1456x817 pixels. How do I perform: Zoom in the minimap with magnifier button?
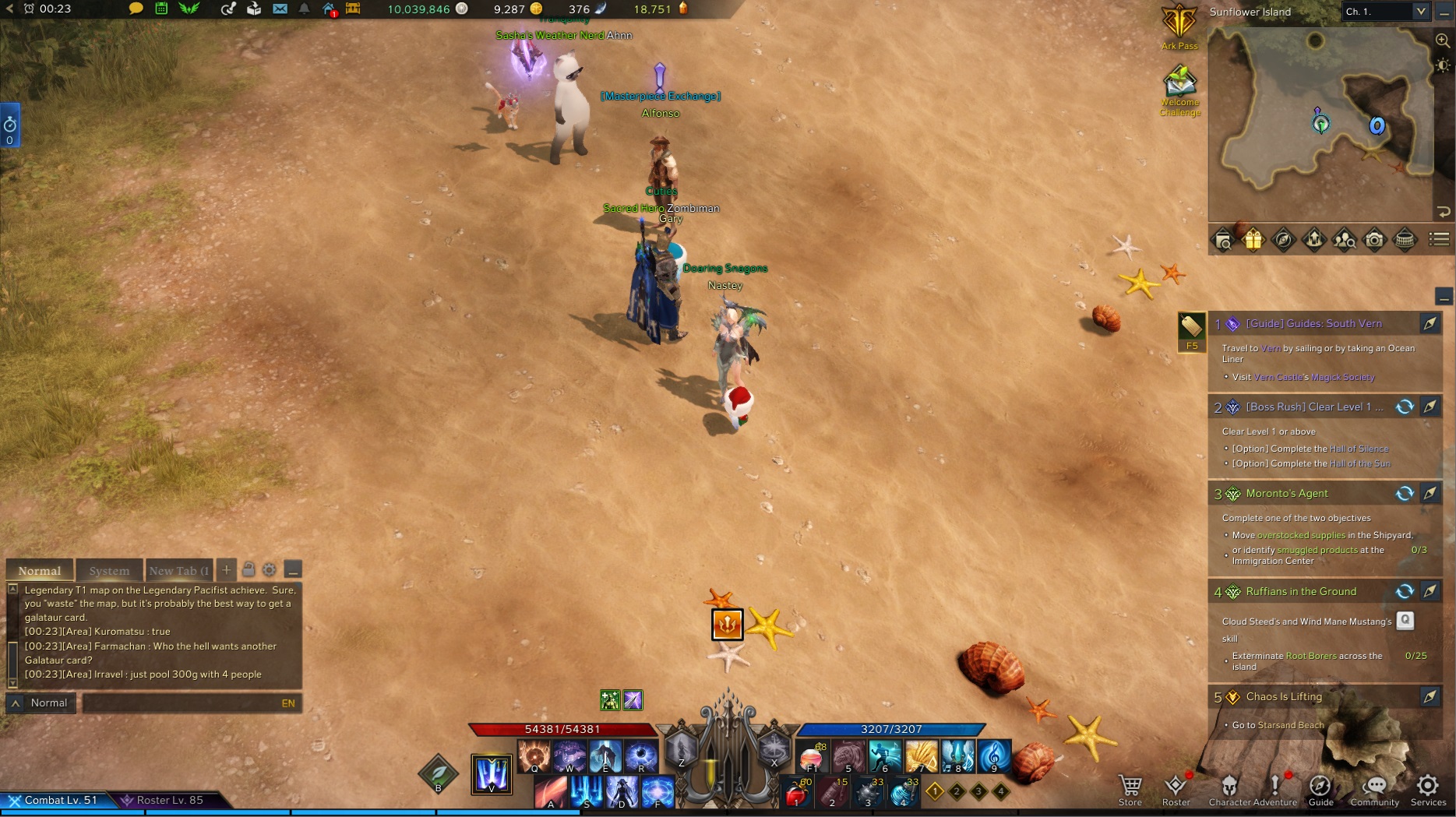click(x=1443, y=40)
